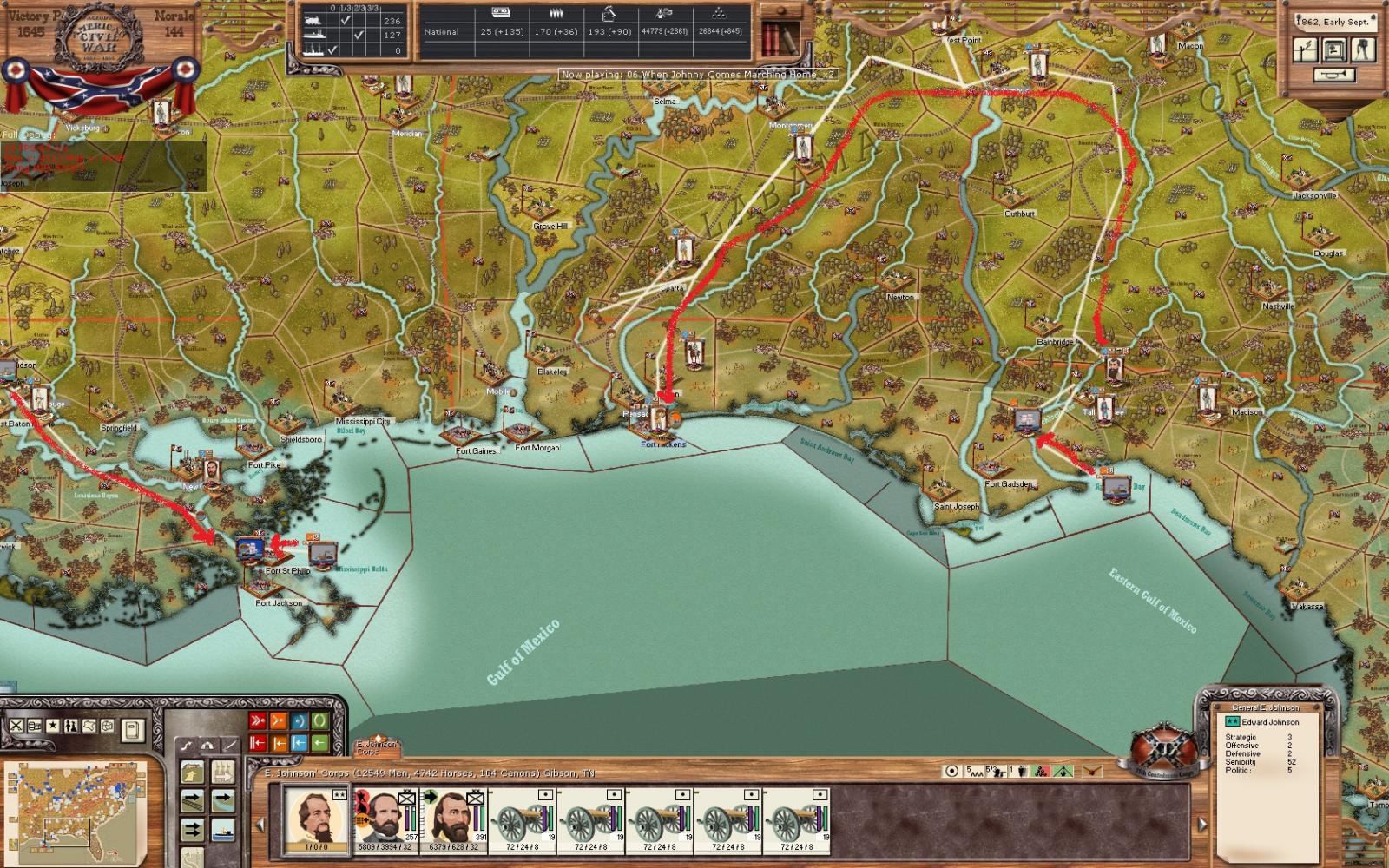1389x868 pixels.
Task: Select the E. Johnson' Corps tab
Action: [x=376, y=746]
